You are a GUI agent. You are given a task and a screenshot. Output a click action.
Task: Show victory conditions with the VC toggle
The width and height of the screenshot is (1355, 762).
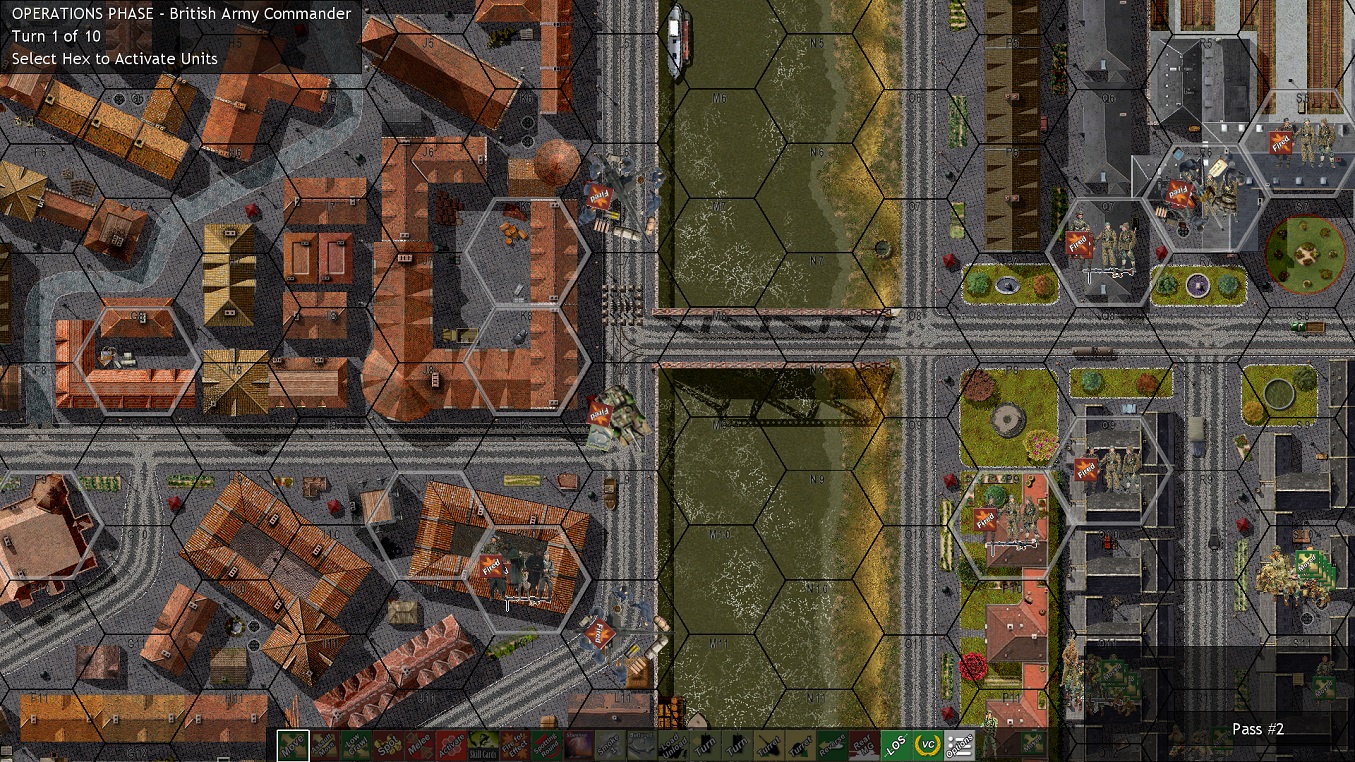(x=927, y=744)
